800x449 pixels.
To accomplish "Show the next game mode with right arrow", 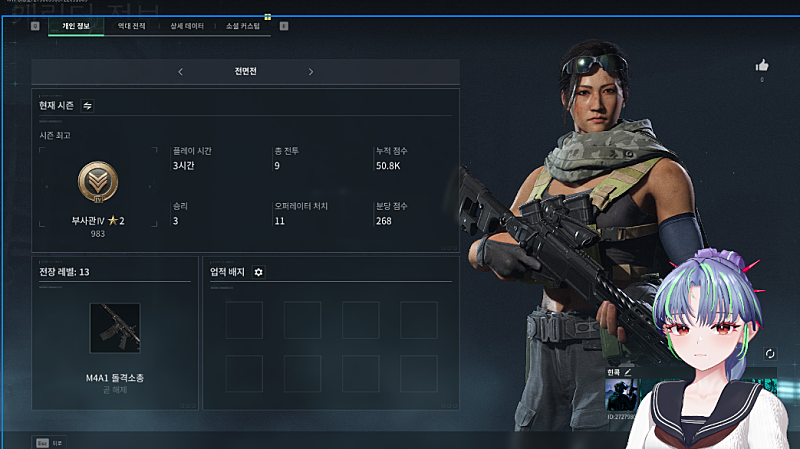I will point(311,72).
